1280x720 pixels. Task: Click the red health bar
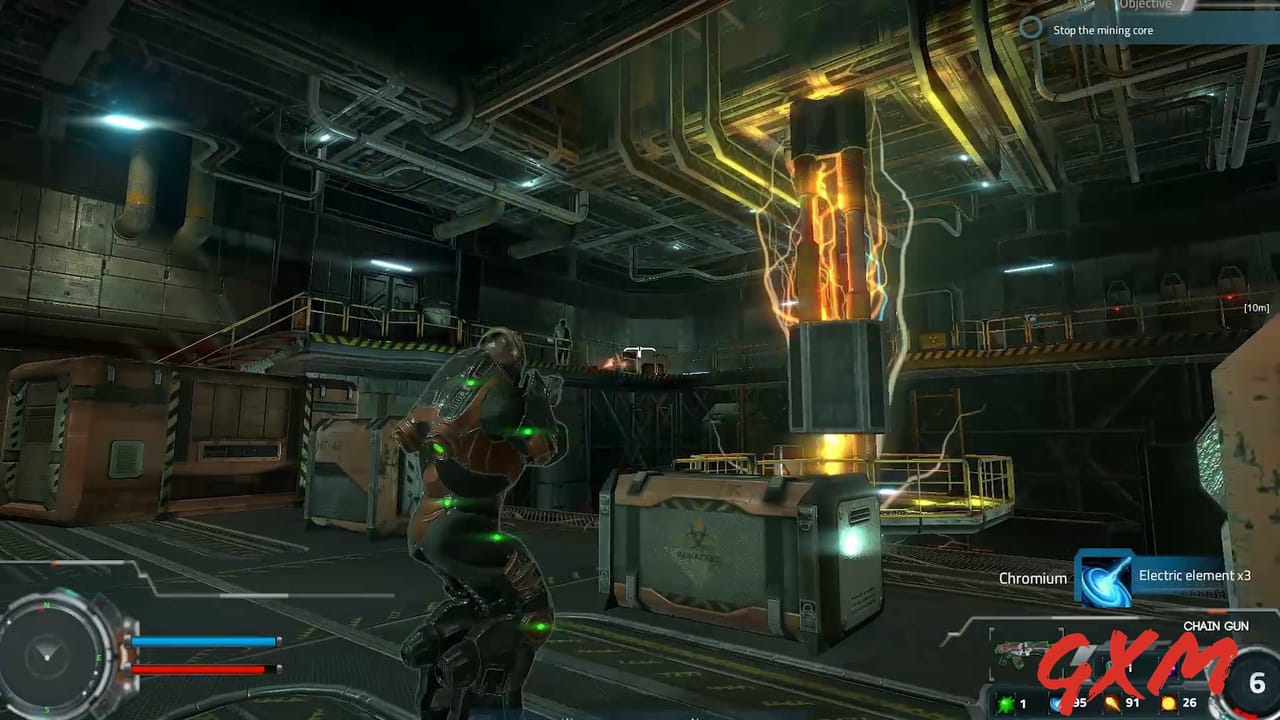(200, 667)
